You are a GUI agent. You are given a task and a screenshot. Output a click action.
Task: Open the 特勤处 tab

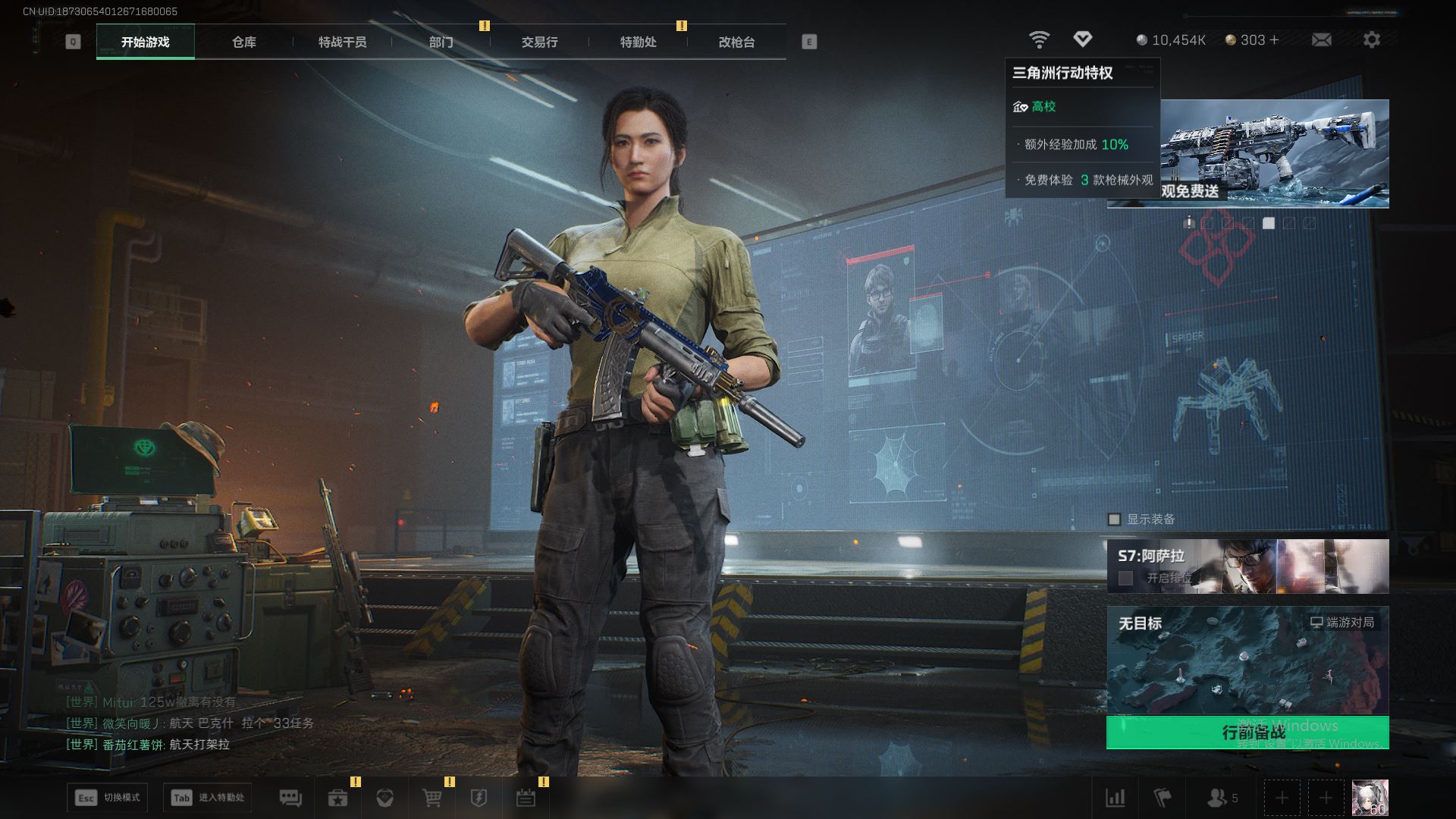point(638,42)
